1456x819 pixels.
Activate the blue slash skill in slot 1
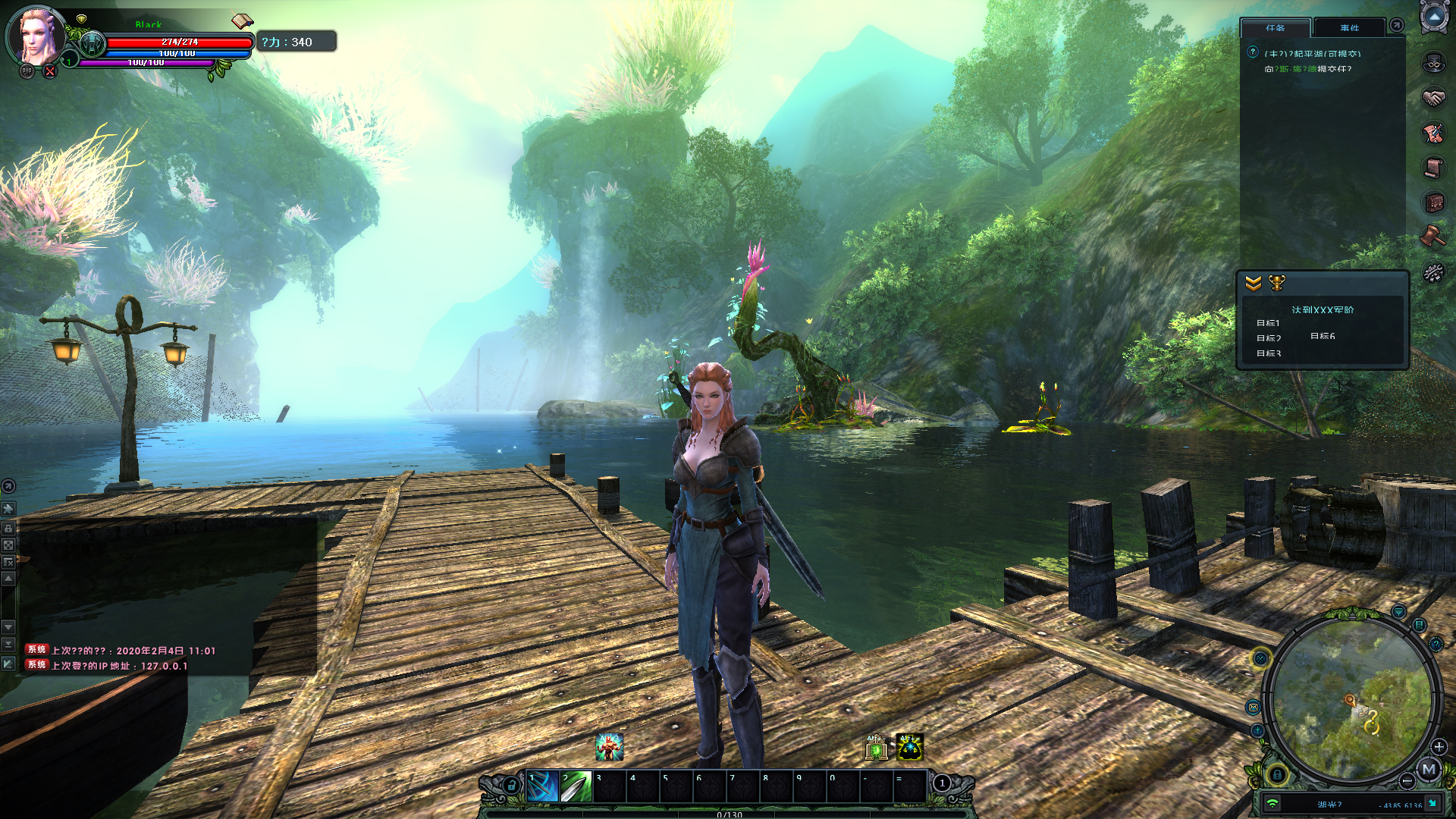pos(543,787)
